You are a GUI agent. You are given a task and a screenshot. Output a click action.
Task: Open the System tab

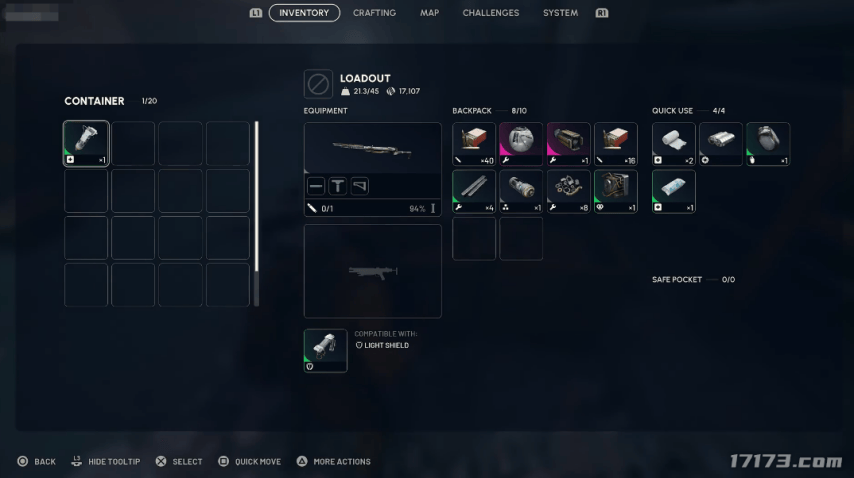coord(560,13)
